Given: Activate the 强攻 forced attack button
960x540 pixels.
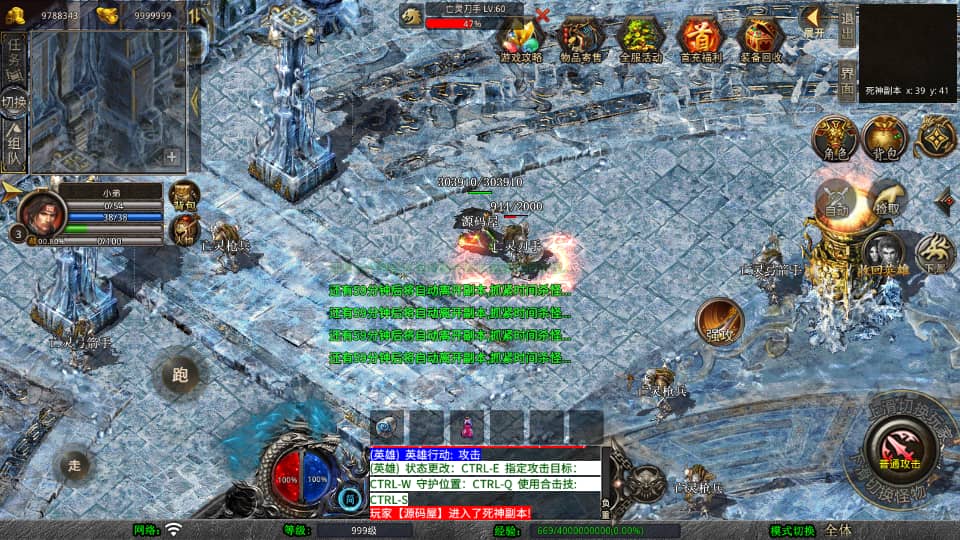Looking at the screenshot, I should 720,322.
